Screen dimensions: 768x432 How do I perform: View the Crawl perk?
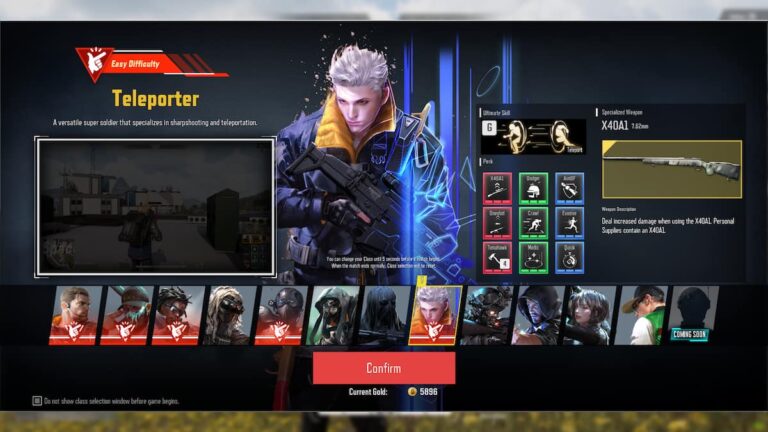pos(534,222)
